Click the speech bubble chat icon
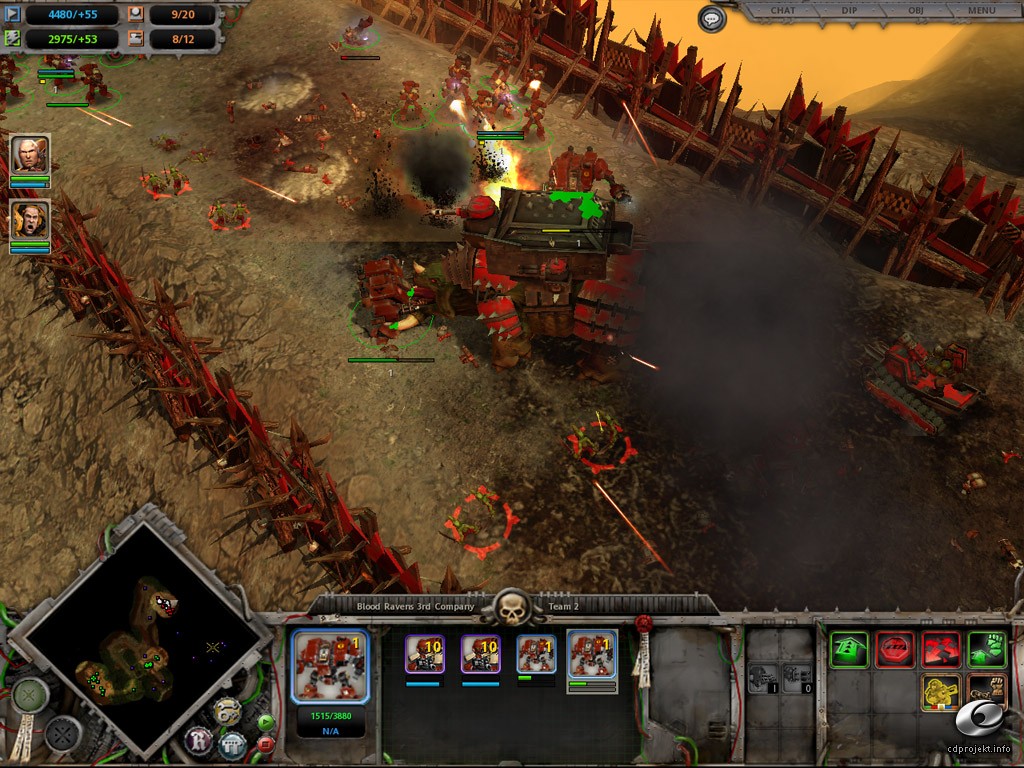Image resolution: width=1024 pixels, height=768 pixels. pos(711,18)
